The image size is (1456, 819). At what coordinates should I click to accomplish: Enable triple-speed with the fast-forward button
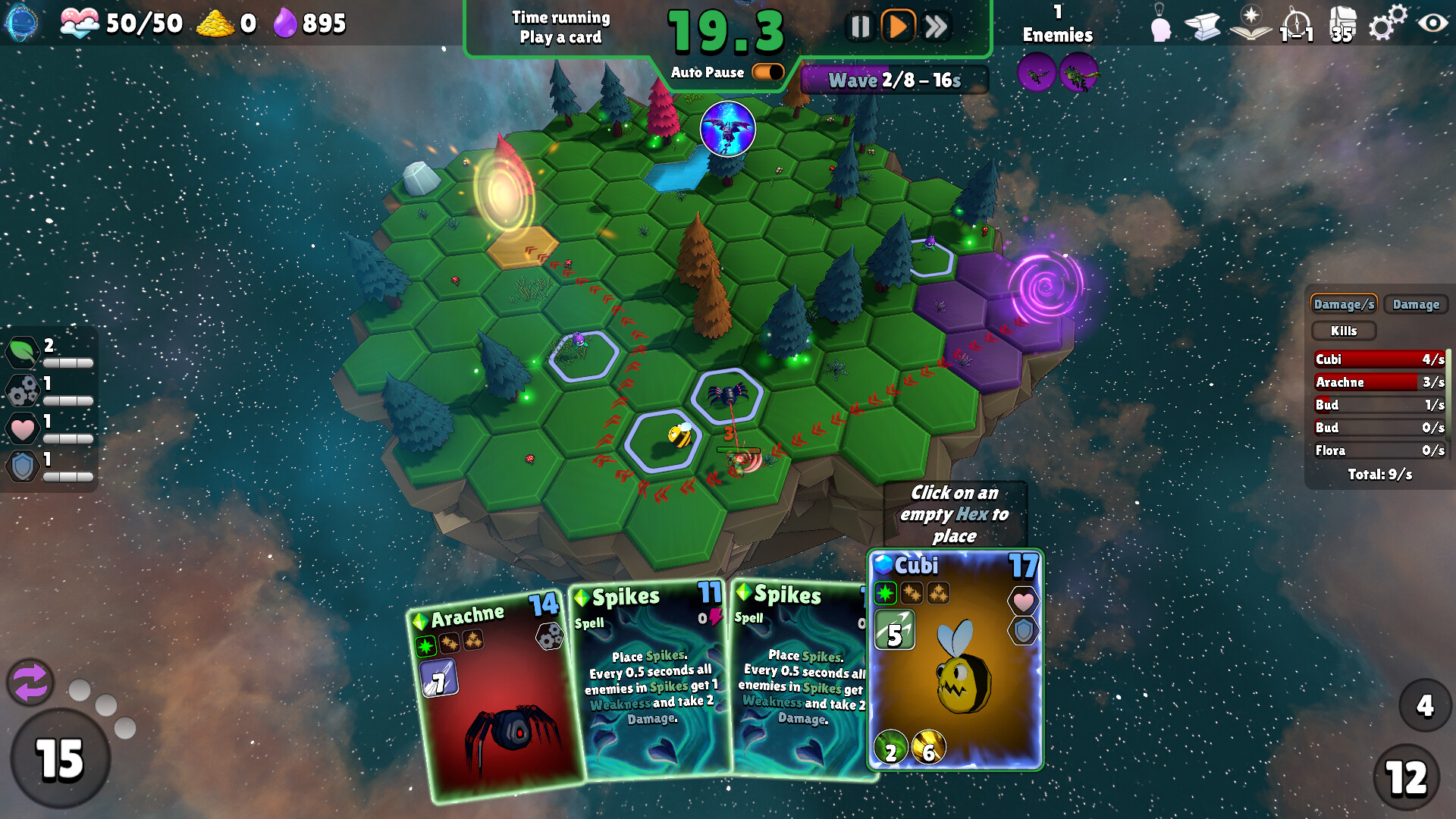[936, 25]
